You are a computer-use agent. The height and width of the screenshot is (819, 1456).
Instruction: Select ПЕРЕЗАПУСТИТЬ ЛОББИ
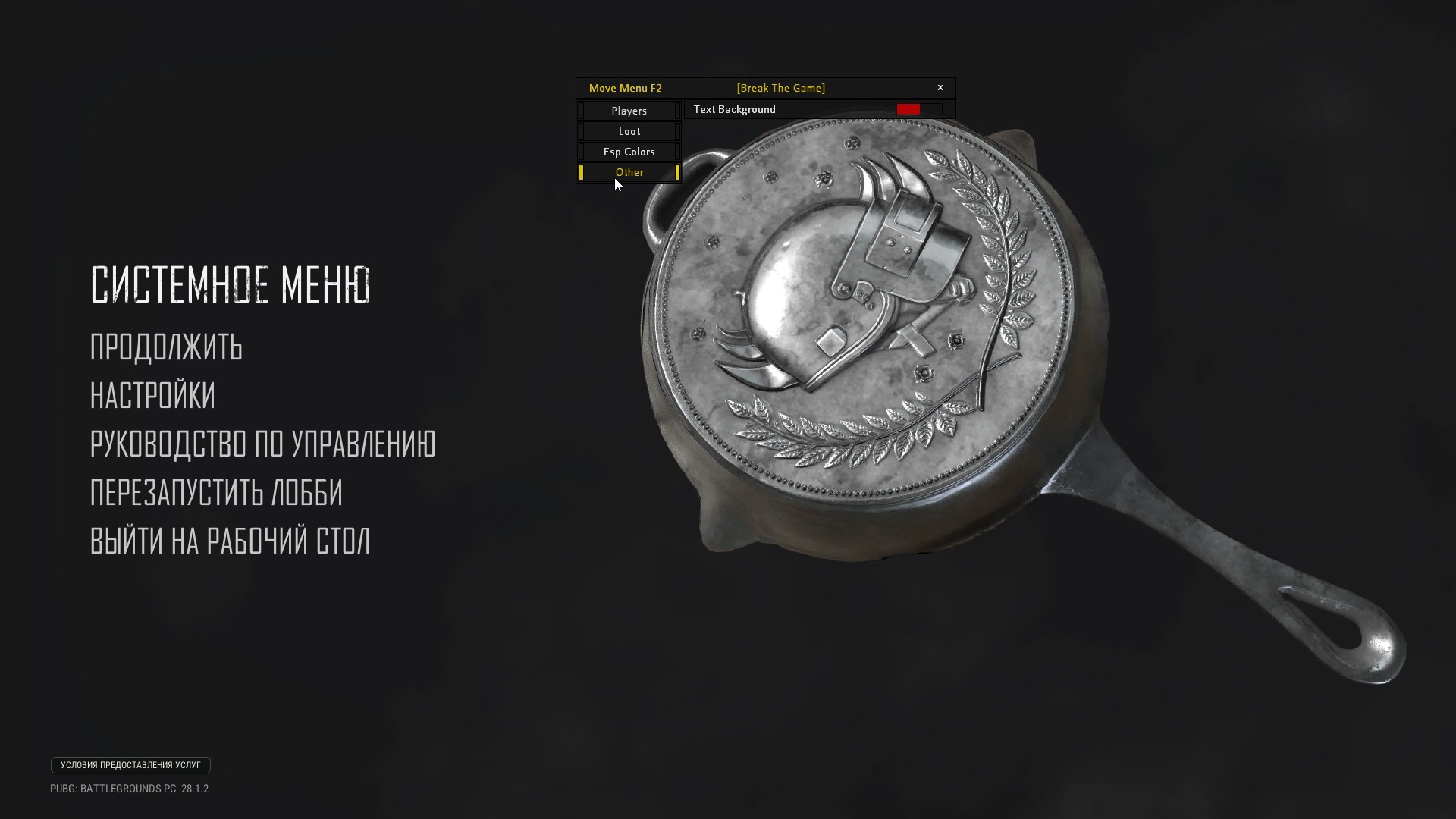click(x=216, y=494)
